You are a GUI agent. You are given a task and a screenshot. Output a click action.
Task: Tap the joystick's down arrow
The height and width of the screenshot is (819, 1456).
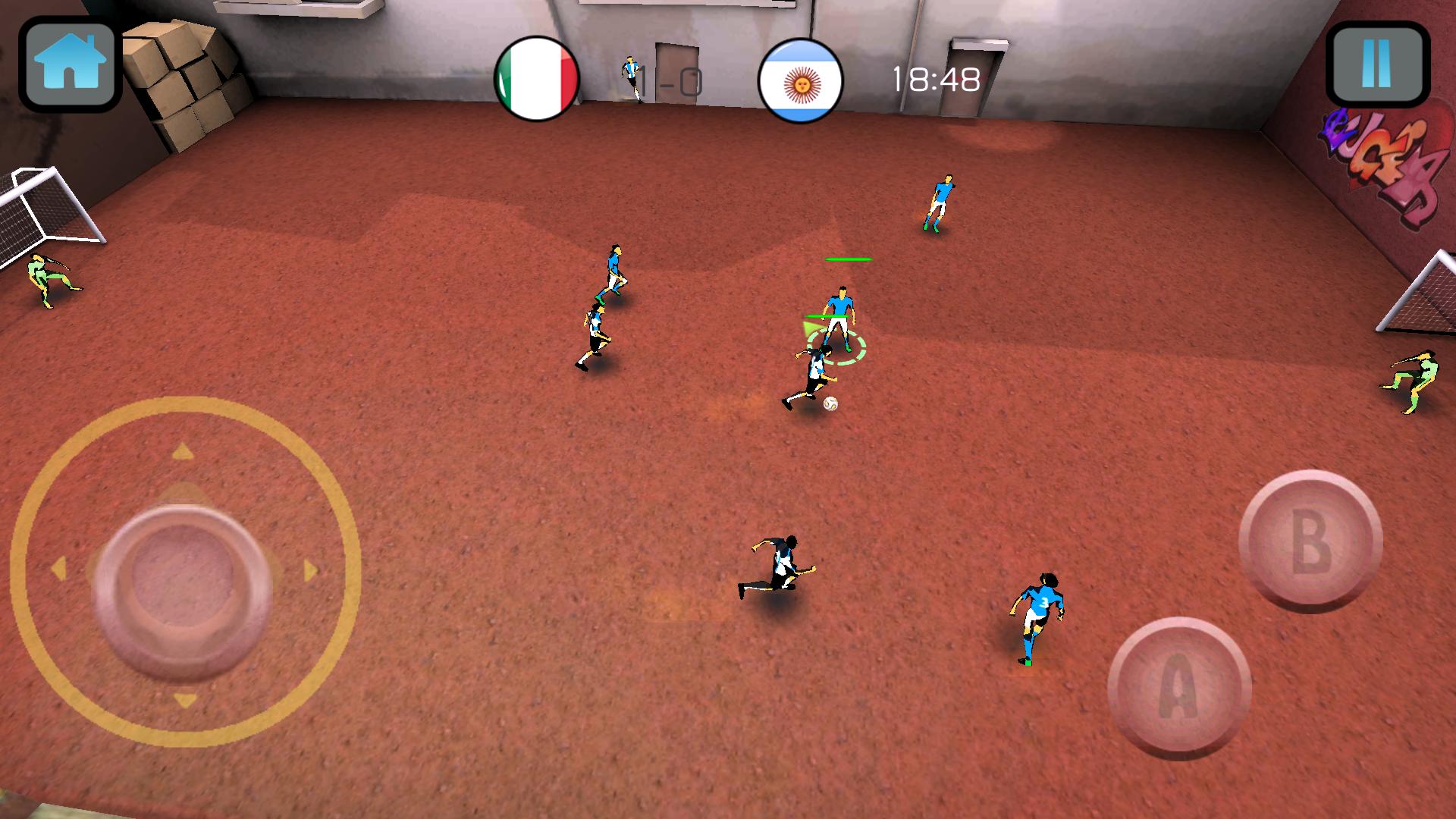184,700
